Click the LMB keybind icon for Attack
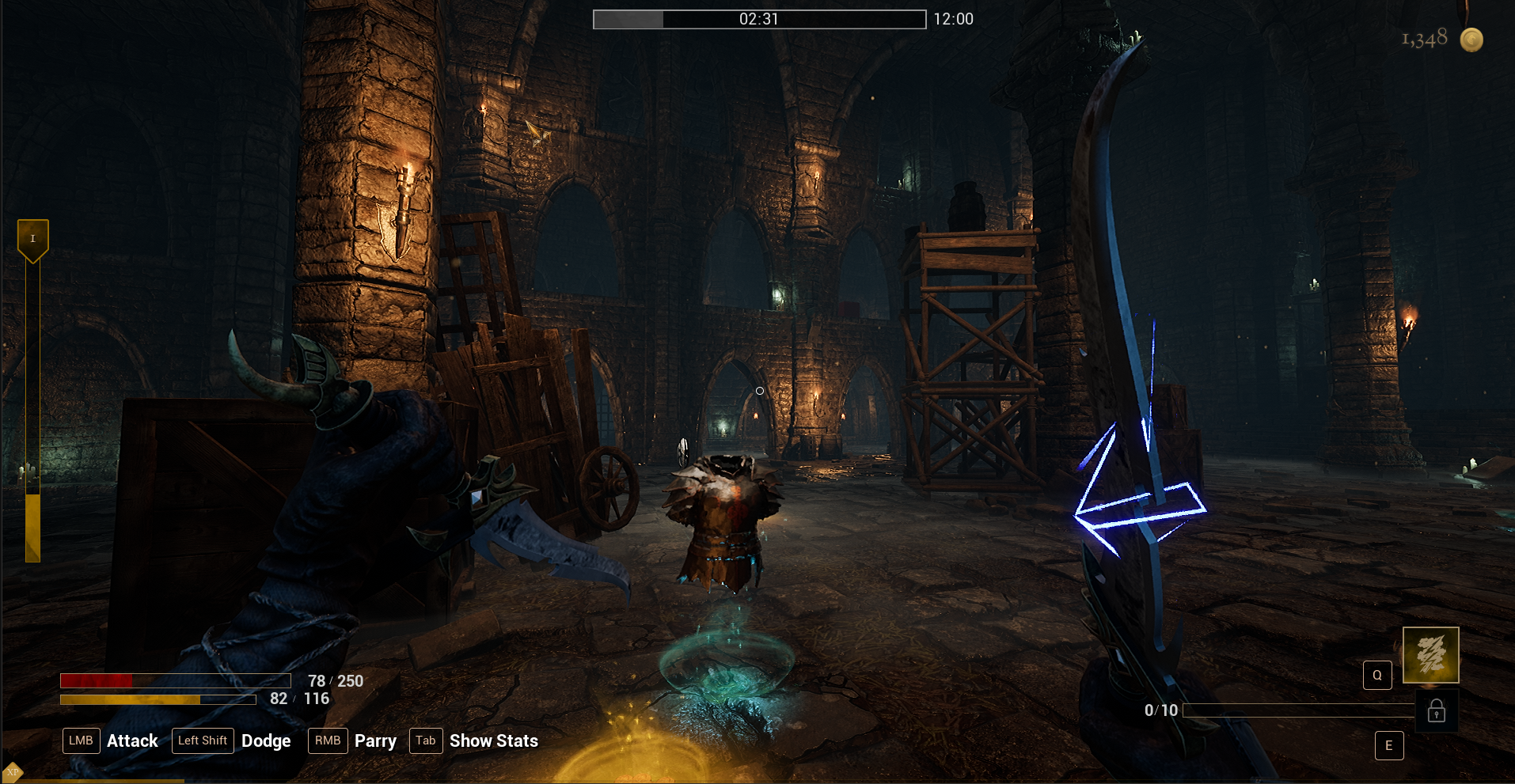Viewport: 1515px width, 784px height. tap(81, 740)
